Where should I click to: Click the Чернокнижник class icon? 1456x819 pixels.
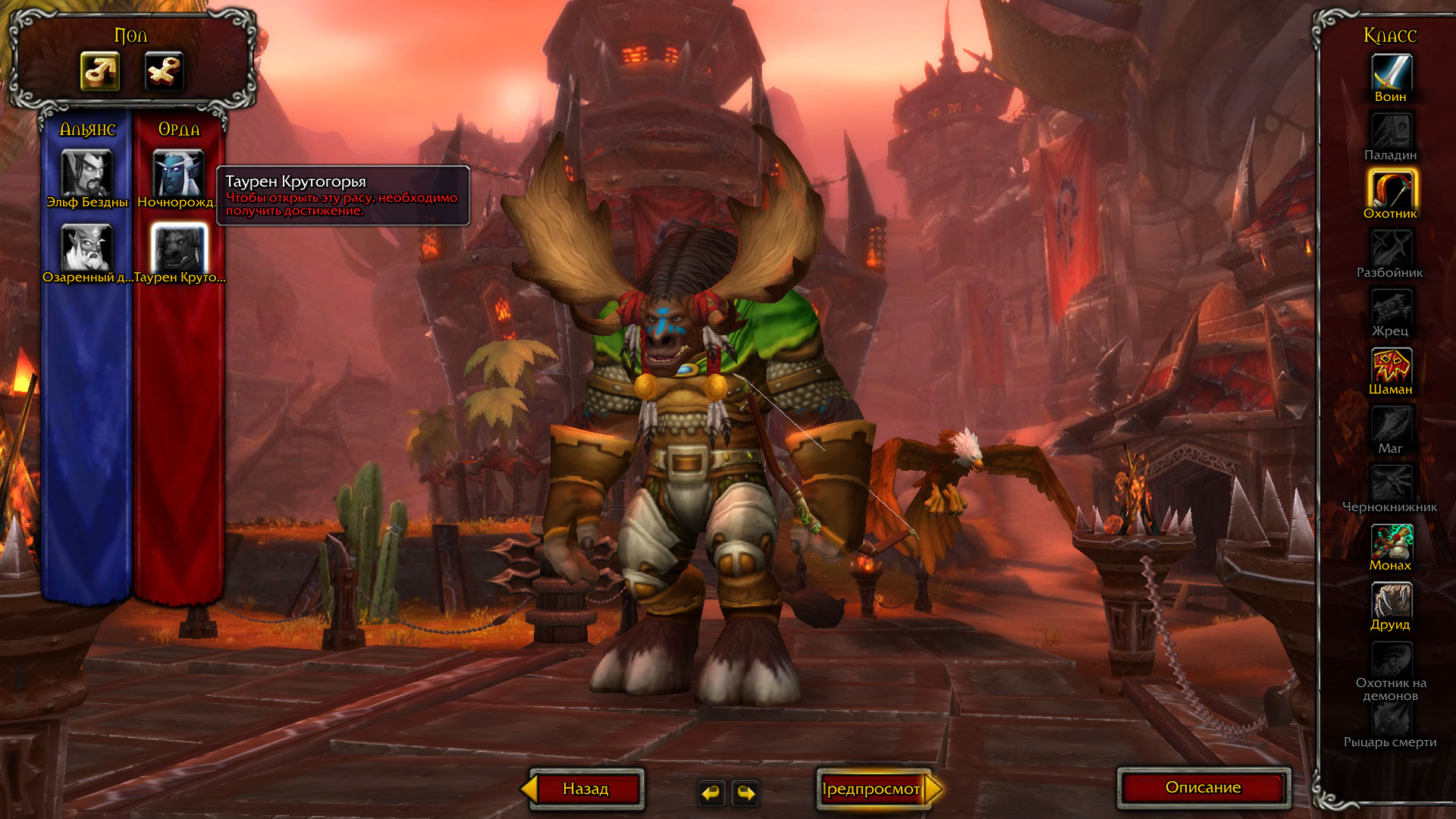[x=1391, y=483]
